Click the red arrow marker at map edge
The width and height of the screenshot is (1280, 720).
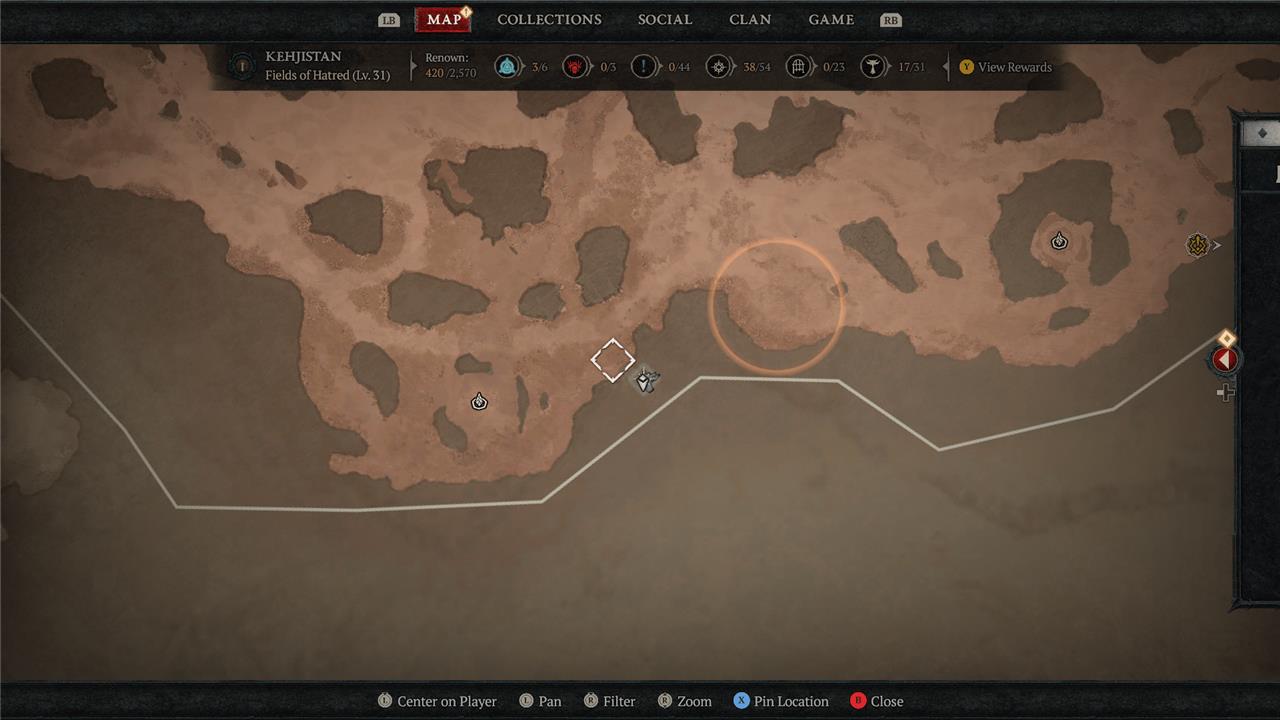1225,360
